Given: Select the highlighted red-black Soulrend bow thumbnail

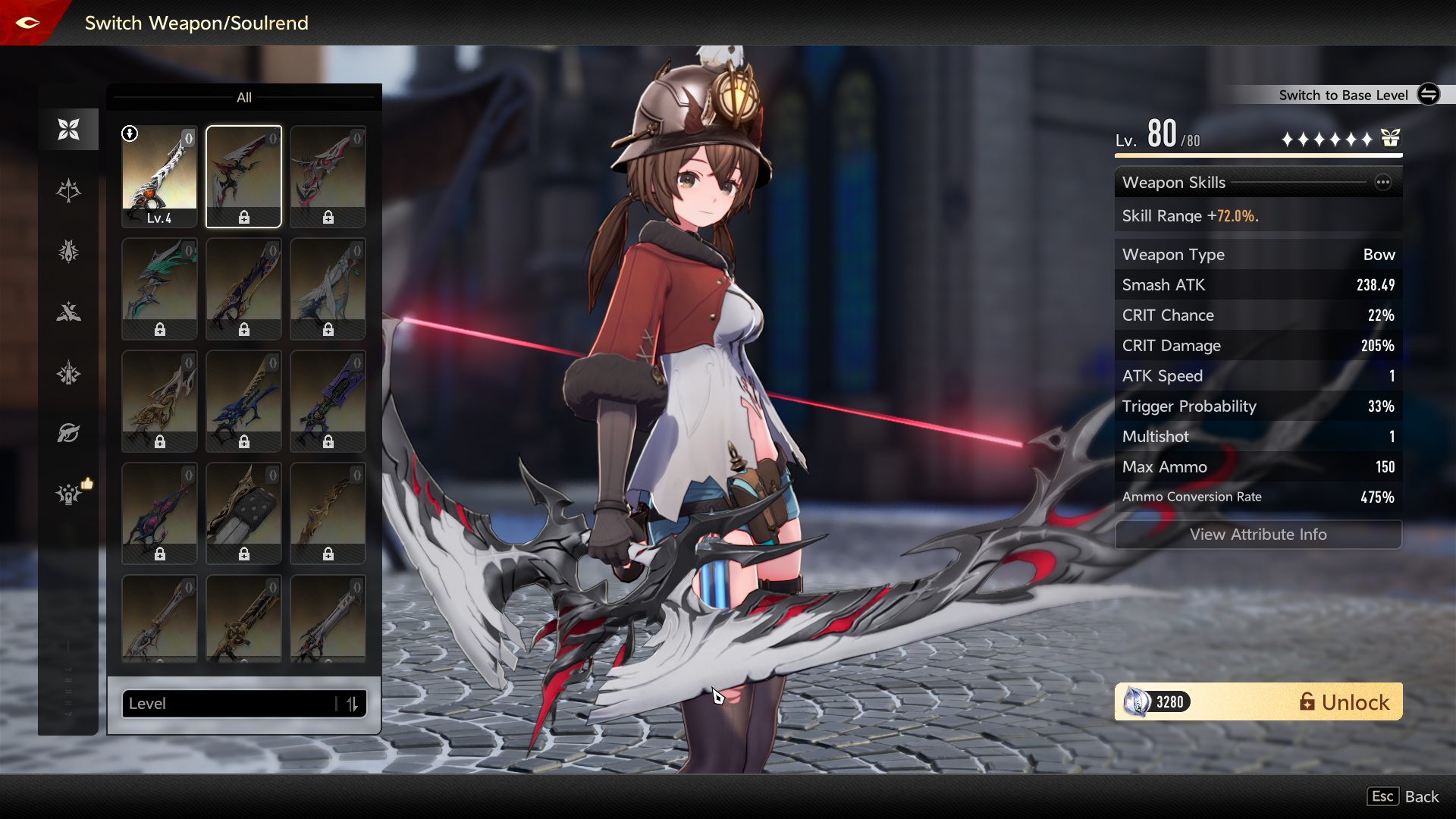Looking at the screenshot, I should (x=243, y=177).
